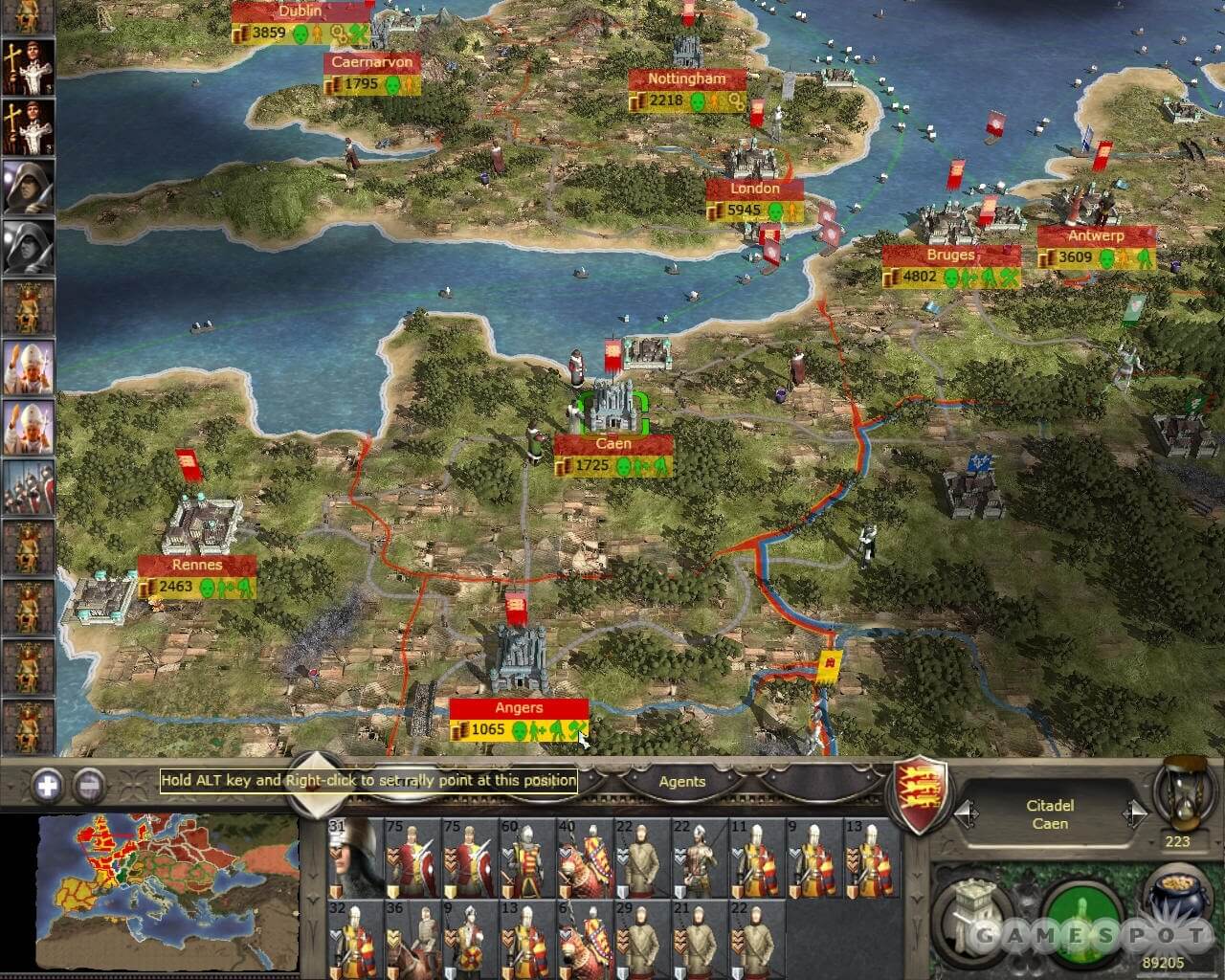Select the London settlement label
Screen dimensions: 1225x980
tap(755, 189)
